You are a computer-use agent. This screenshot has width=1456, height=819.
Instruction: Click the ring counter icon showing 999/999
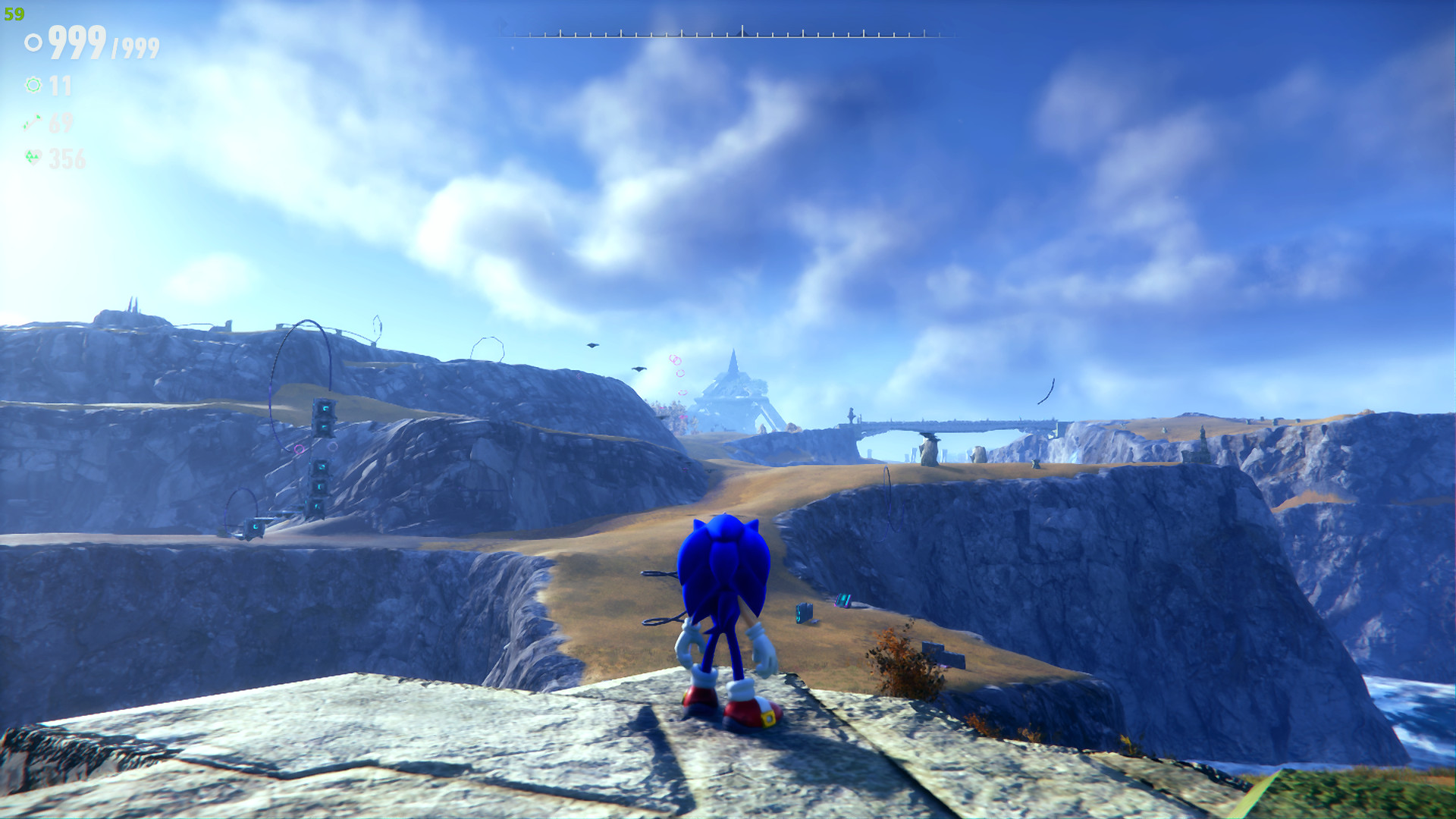[32, 42]
